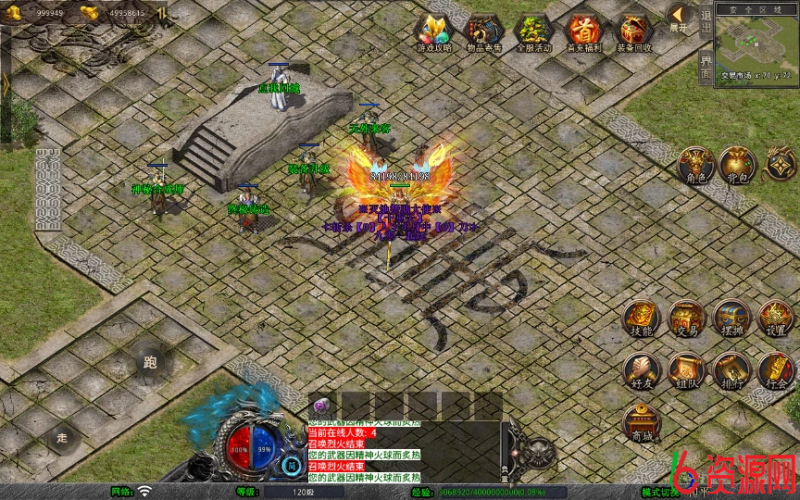Screen dimensions: 800x500
Task: Open the 交易 trade menu
Action: point(687,318)
